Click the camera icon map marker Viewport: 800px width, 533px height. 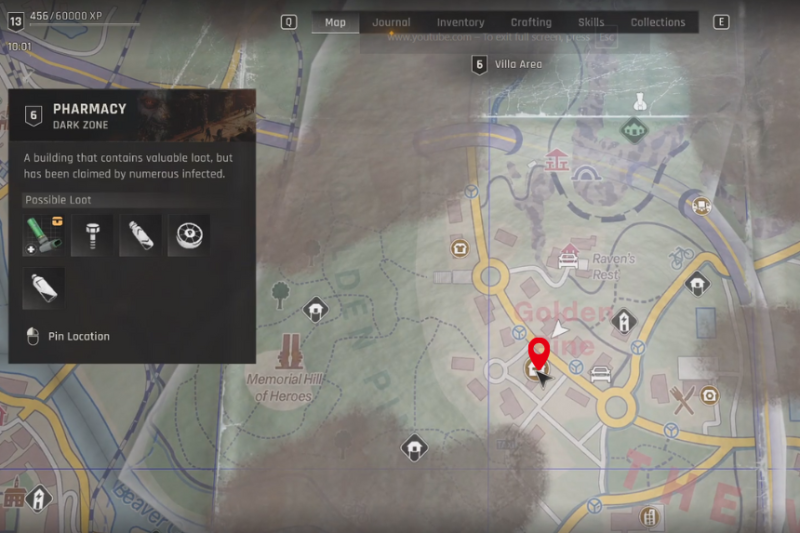coord(709,395)
